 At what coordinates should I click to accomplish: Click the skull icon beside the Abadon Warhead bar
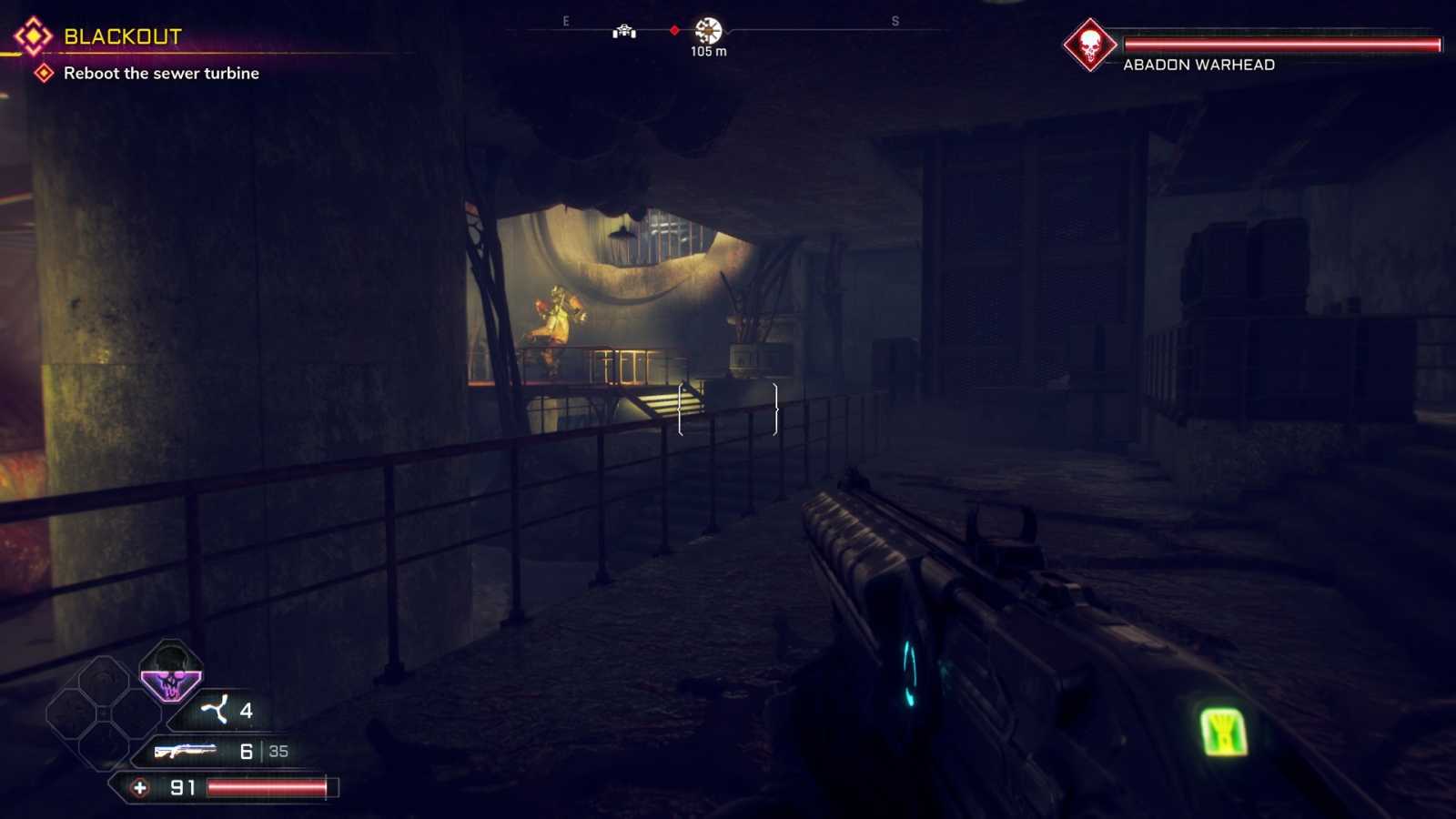coord(1089,45)
